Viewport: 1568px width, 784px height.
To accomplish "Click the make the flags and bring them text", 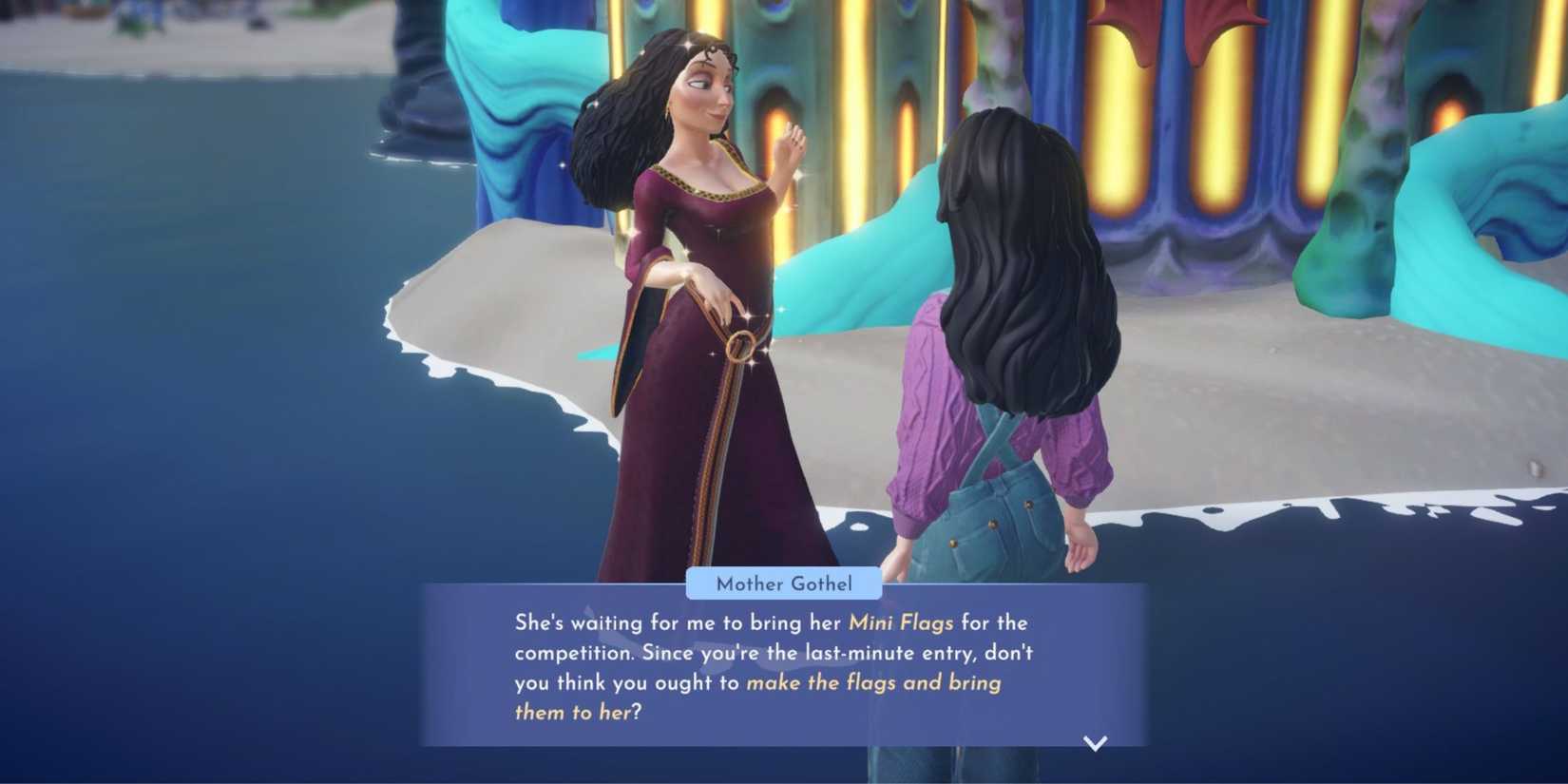I will pos(874,682).
